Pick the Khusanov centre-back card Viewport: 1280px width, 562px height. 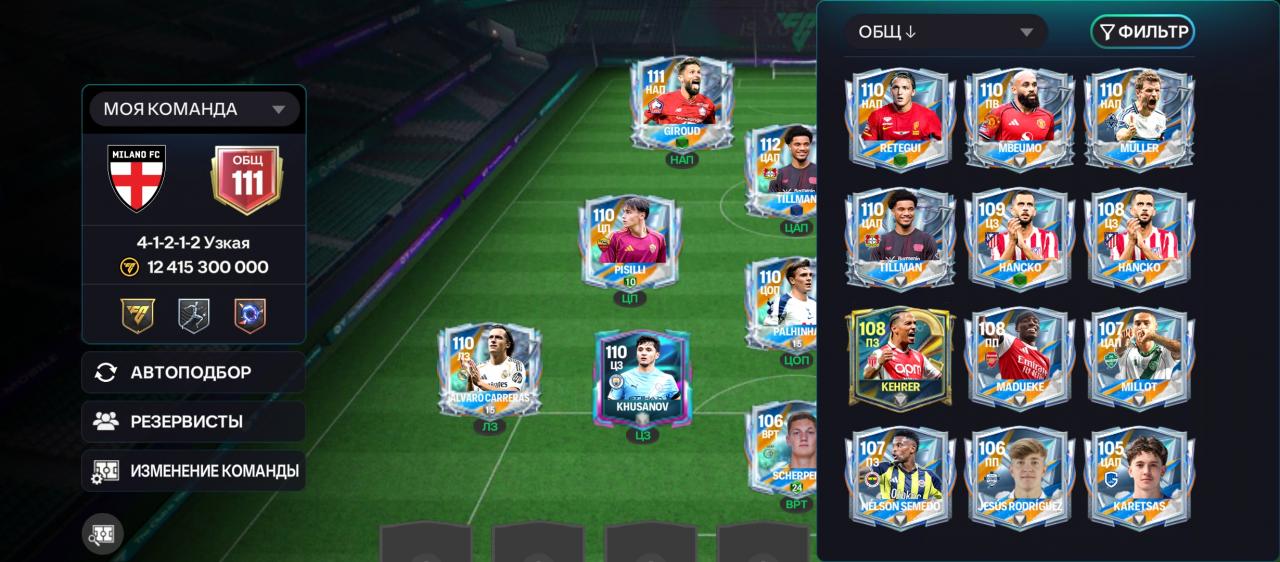(642, 378)
